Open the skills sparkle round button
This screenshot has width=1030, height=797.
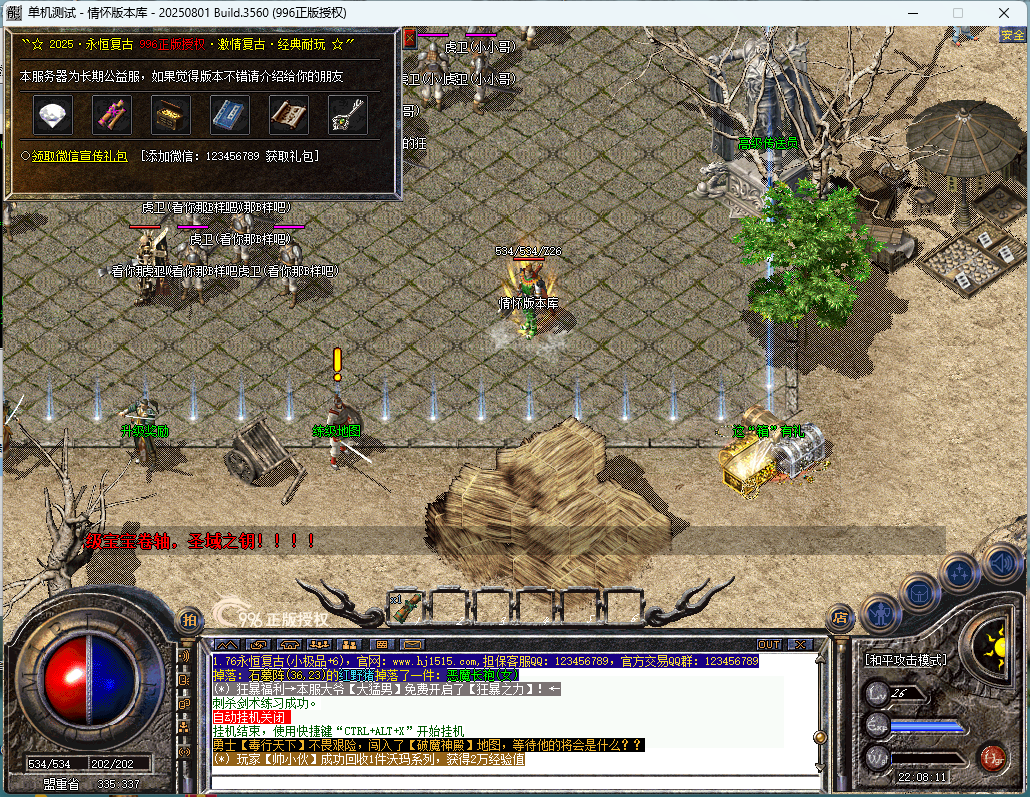click(960, 573)
